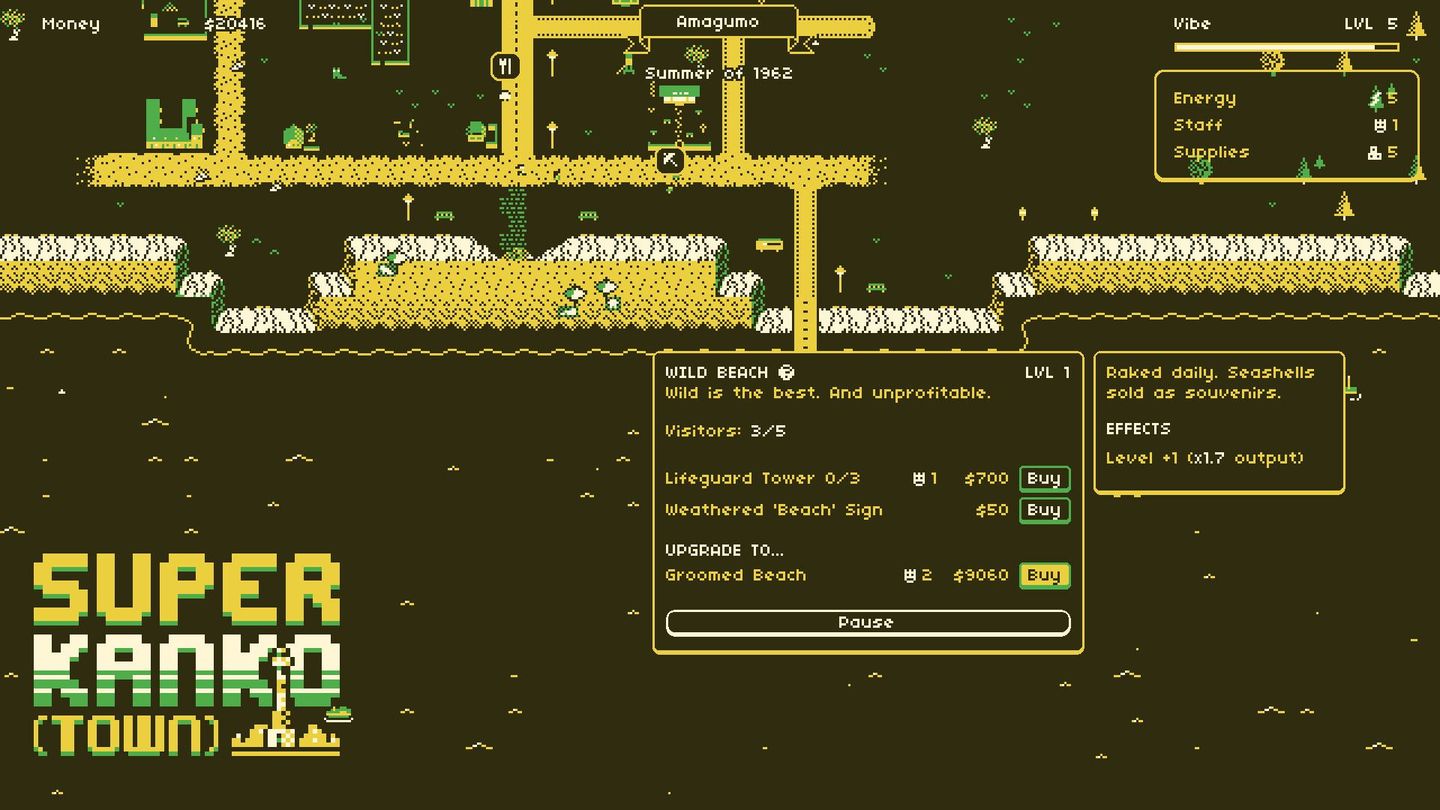Enable a Lifeguard Tower purchase
This screenshot has height=810, width=1440.
[1044, 478]
